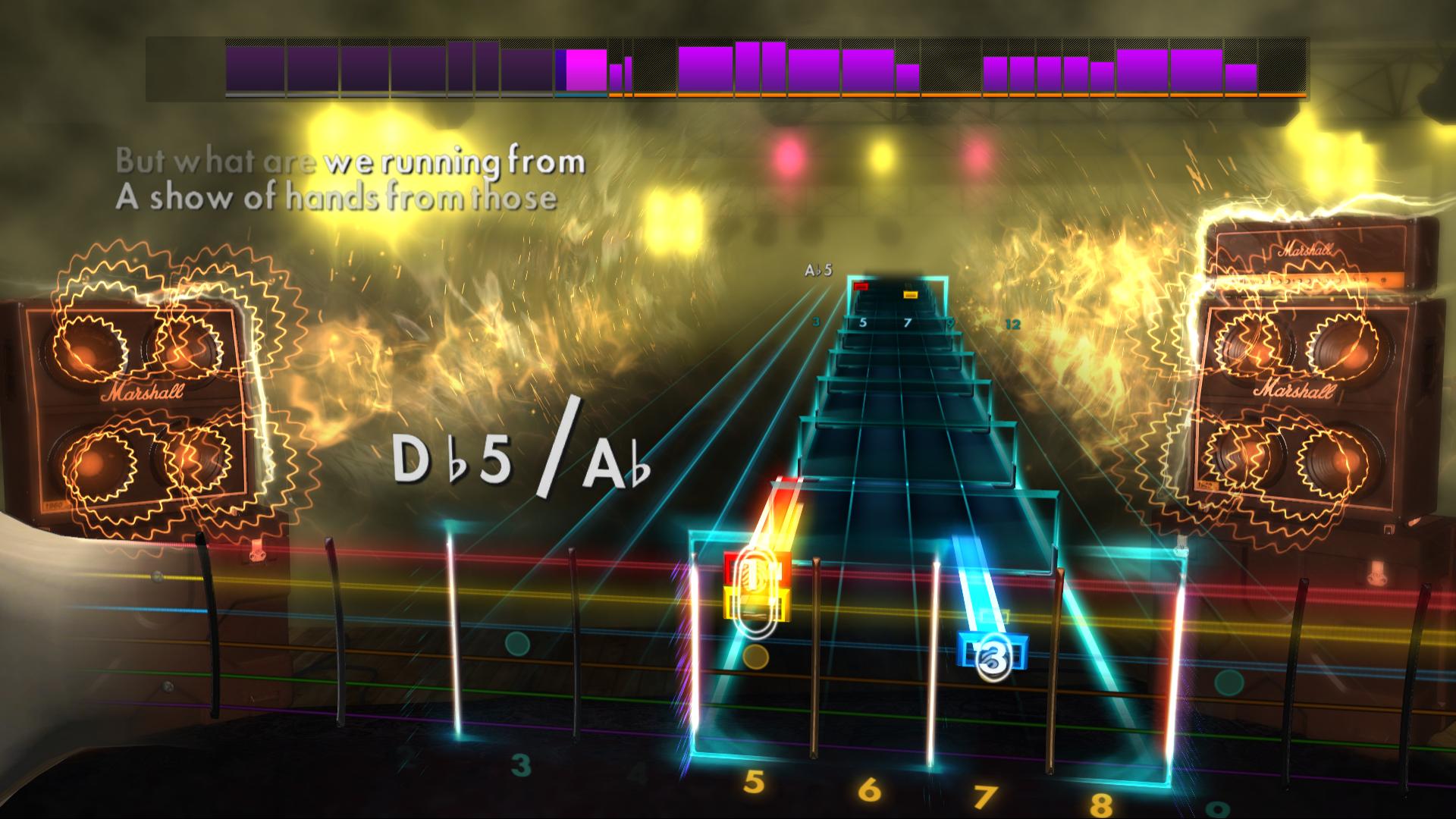1456x819 pixels.
Task: Click the red fret marker on the mini fretboard
Action: [861, 285]
